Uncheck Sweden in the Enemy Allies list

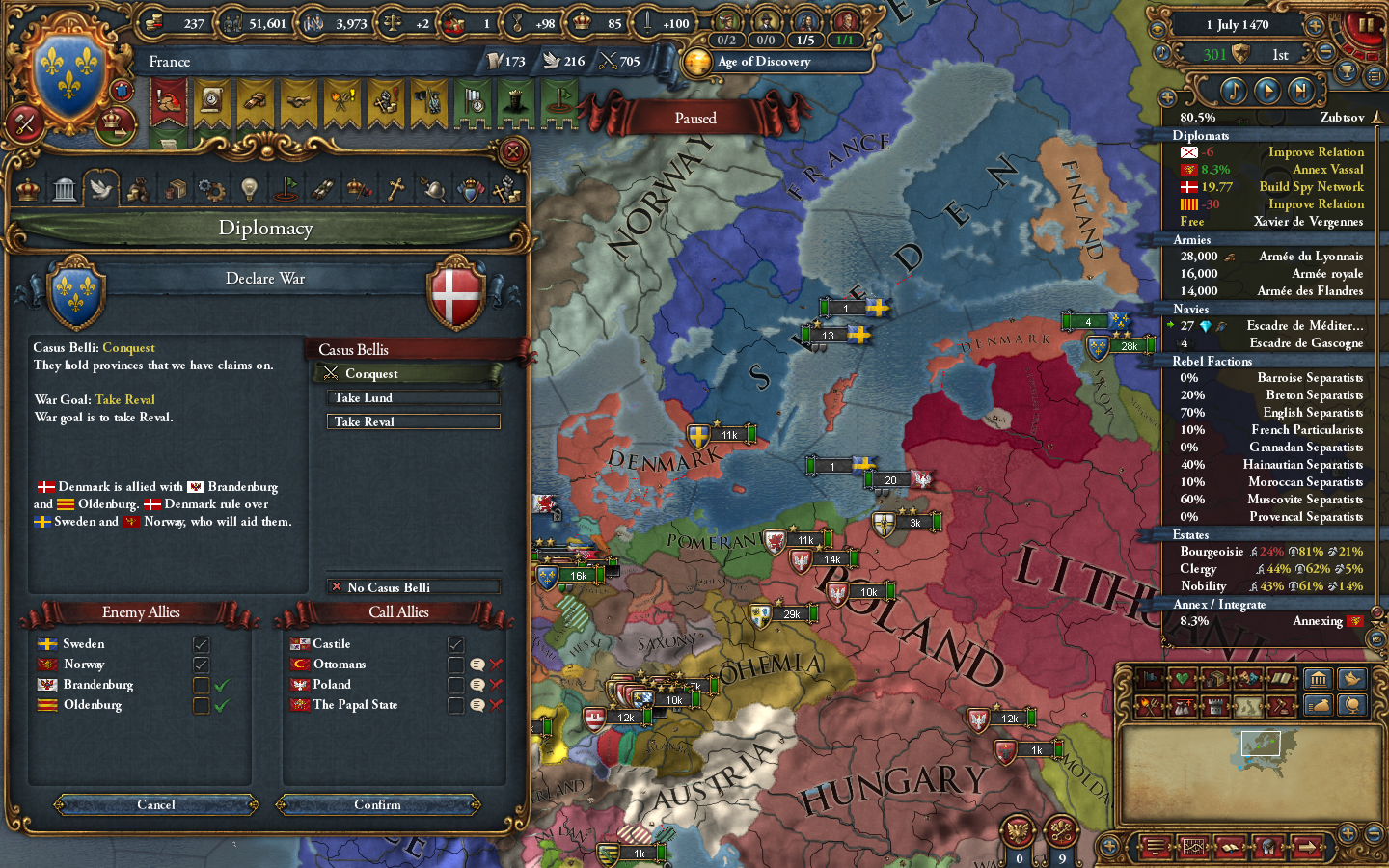click(201, 643)
